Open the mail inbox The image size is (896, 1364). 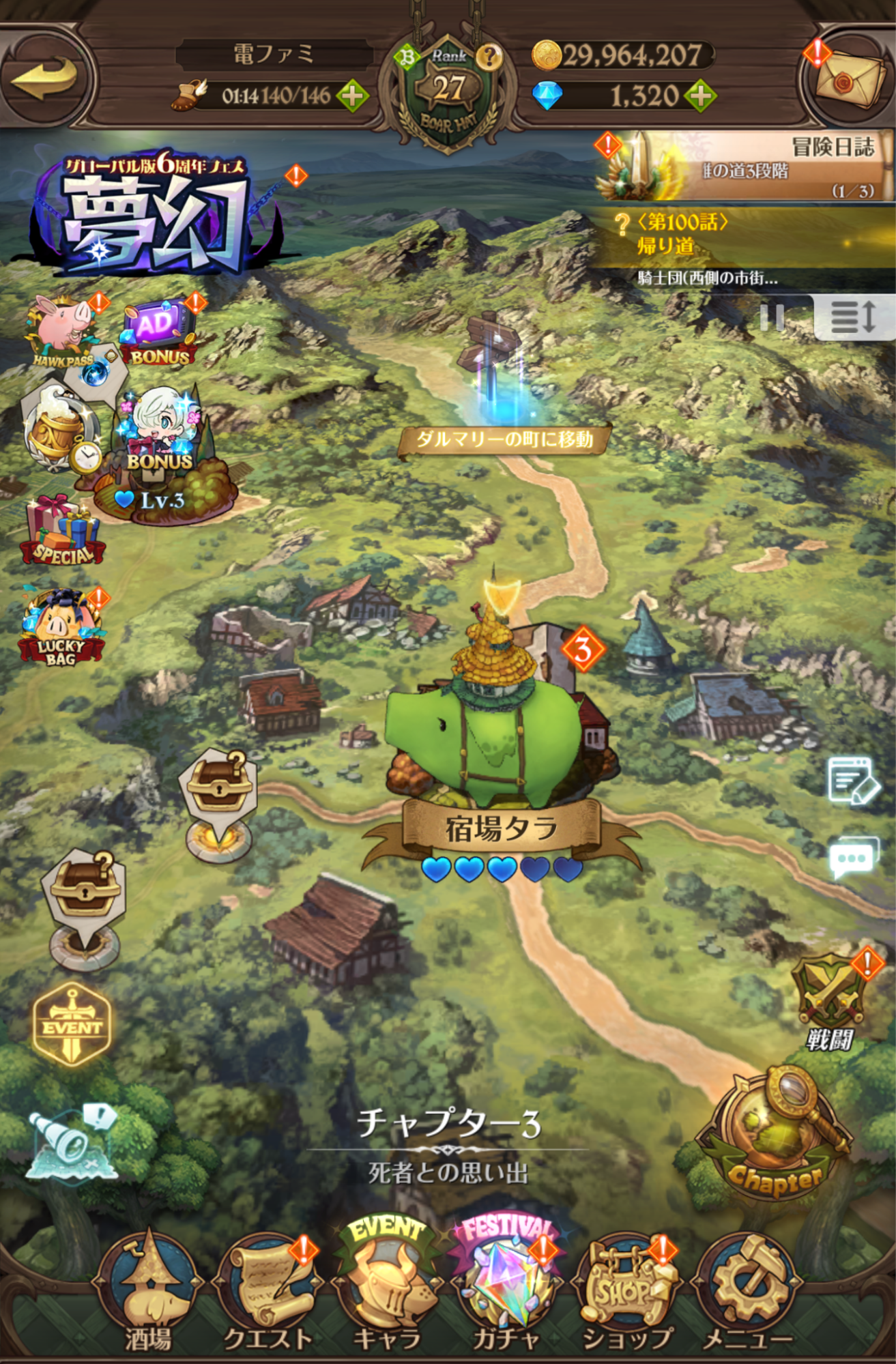tap(848, 75)
